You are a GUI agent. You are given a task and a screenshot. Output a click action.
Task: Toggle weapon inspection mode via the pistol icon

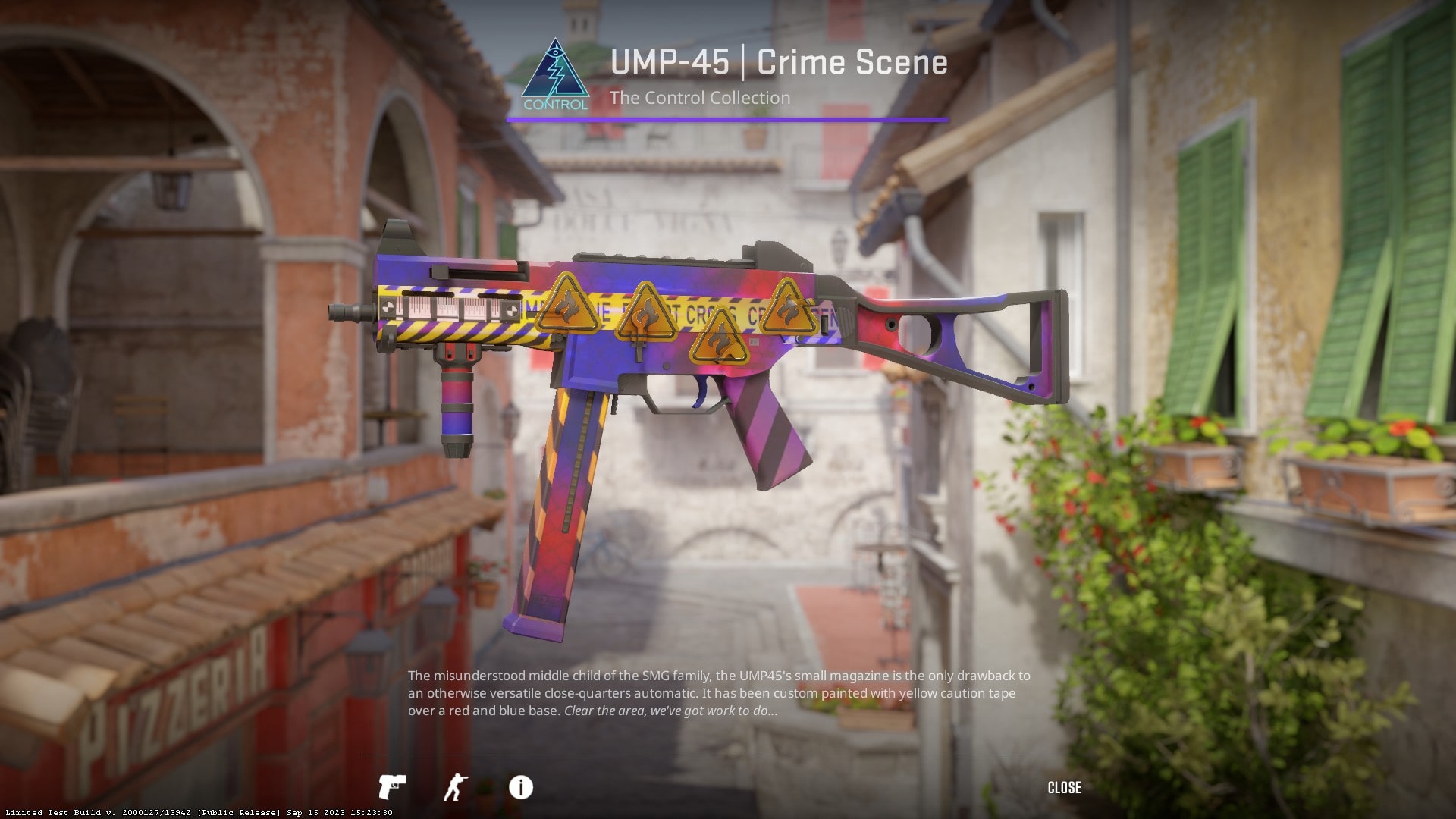(394, 787)
